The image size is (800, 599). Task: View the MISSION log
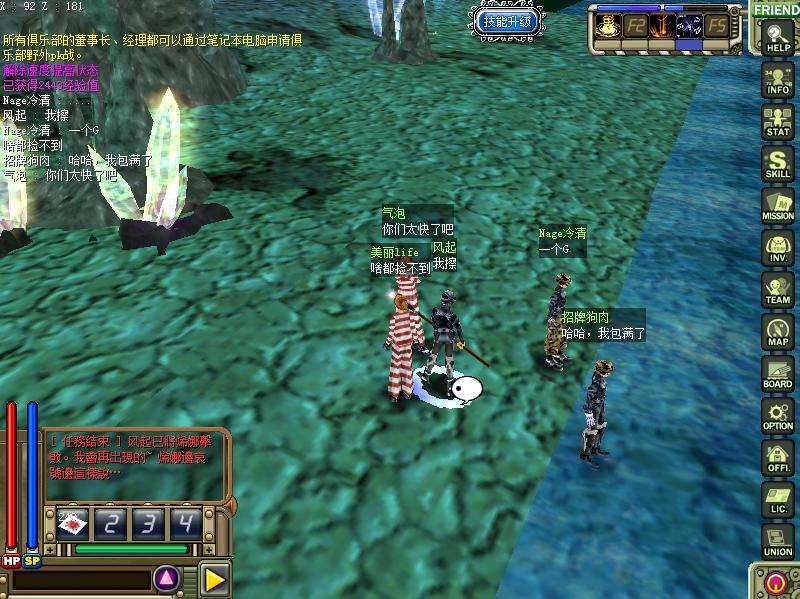tap(778, 205)
